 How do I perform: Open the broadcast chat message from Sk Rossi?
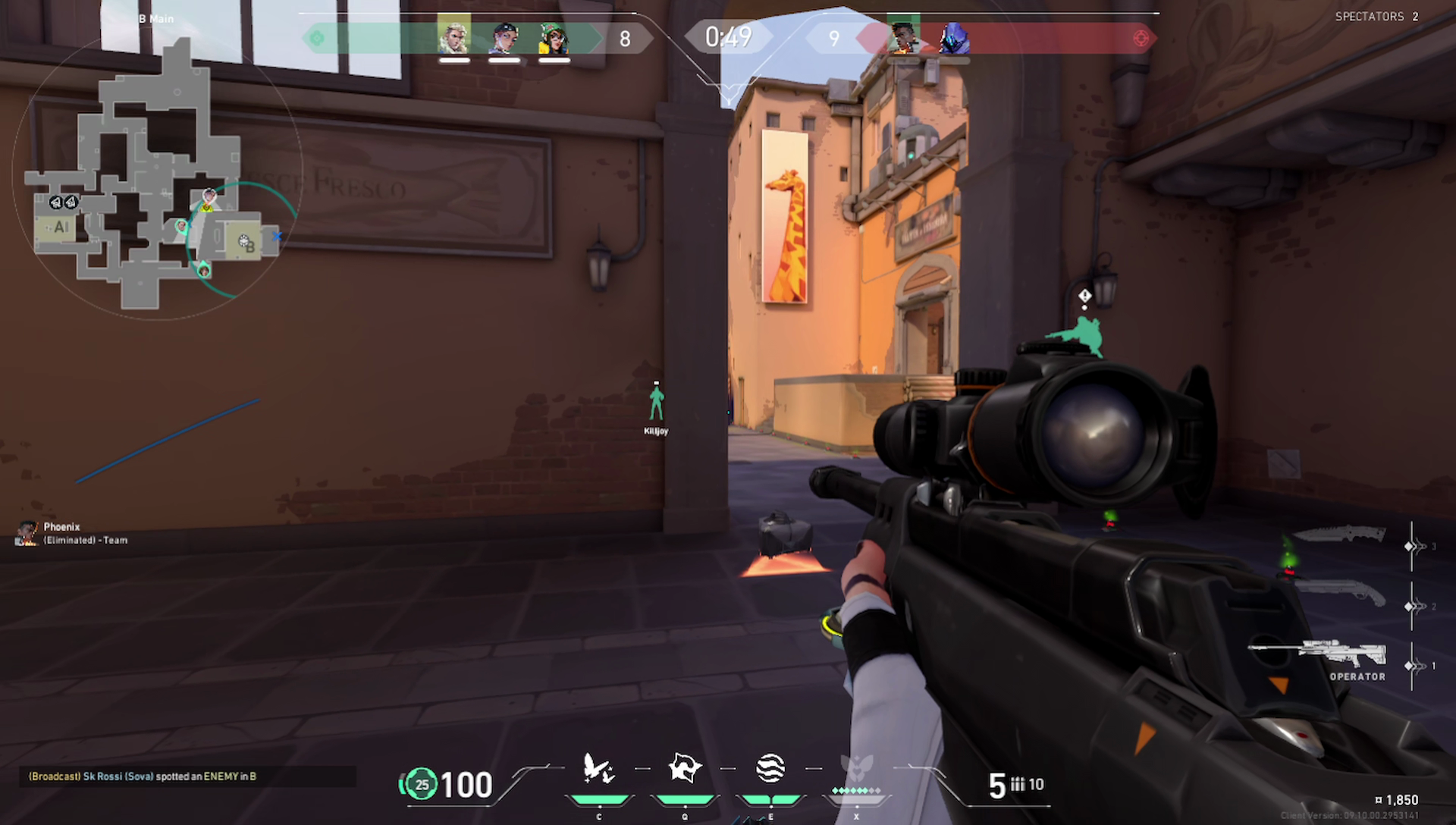tap(143, 776)
